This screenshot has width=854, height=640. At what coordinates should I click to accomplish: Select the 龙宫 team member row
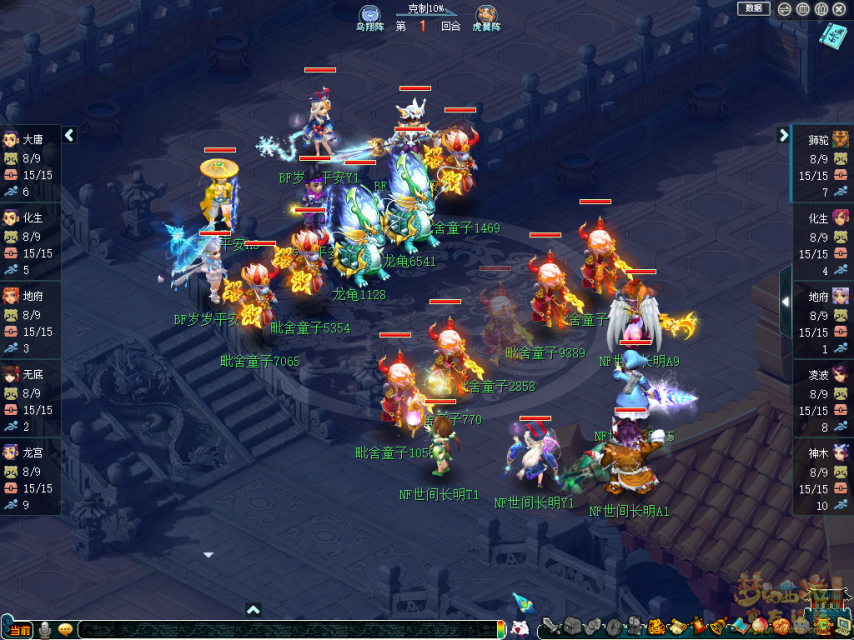coord(30,477)
